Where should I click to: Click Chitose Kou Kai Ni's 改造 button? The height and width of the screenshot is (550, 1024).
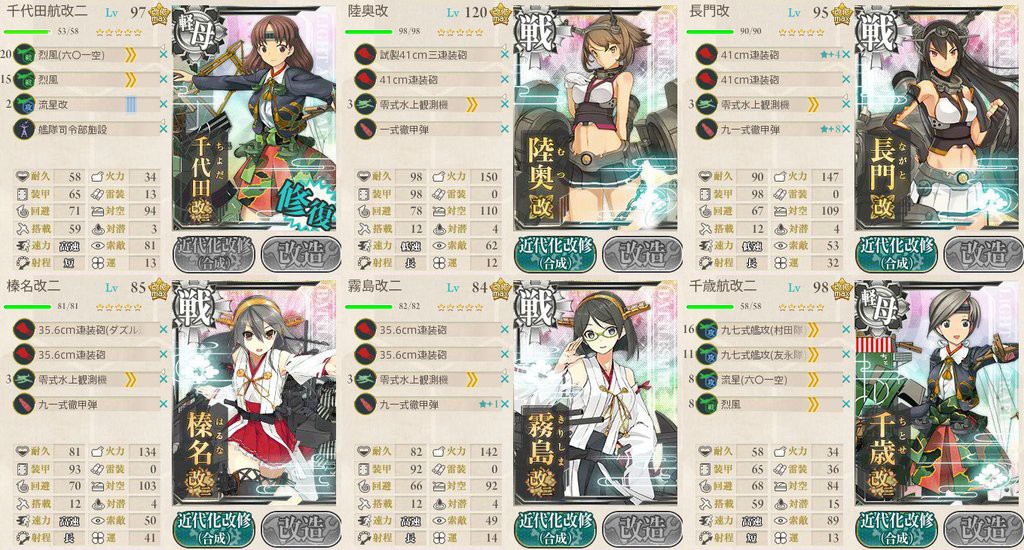click(x=980, y=526)
